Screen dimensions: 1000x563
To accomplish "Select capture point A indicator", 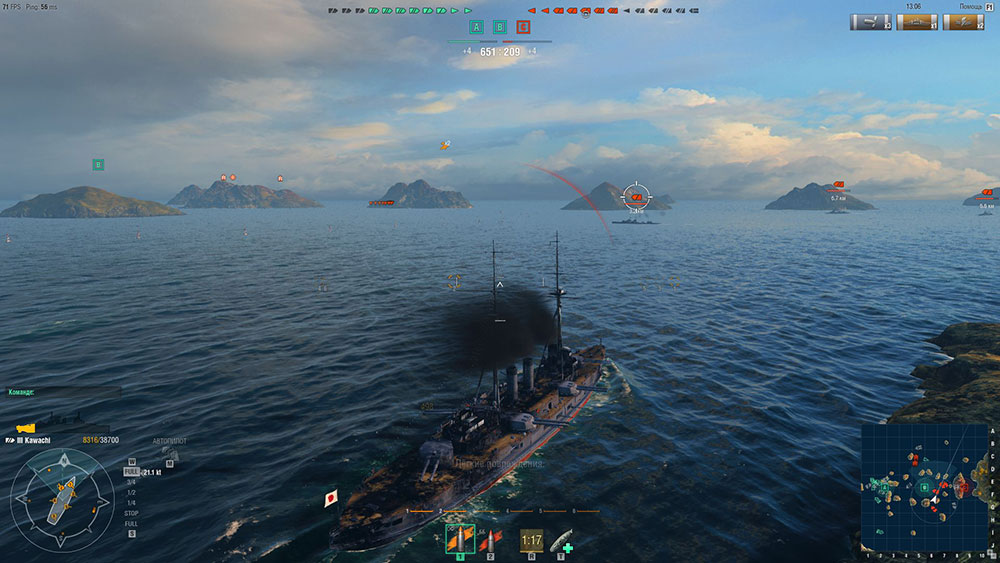I will click(476, 27).
